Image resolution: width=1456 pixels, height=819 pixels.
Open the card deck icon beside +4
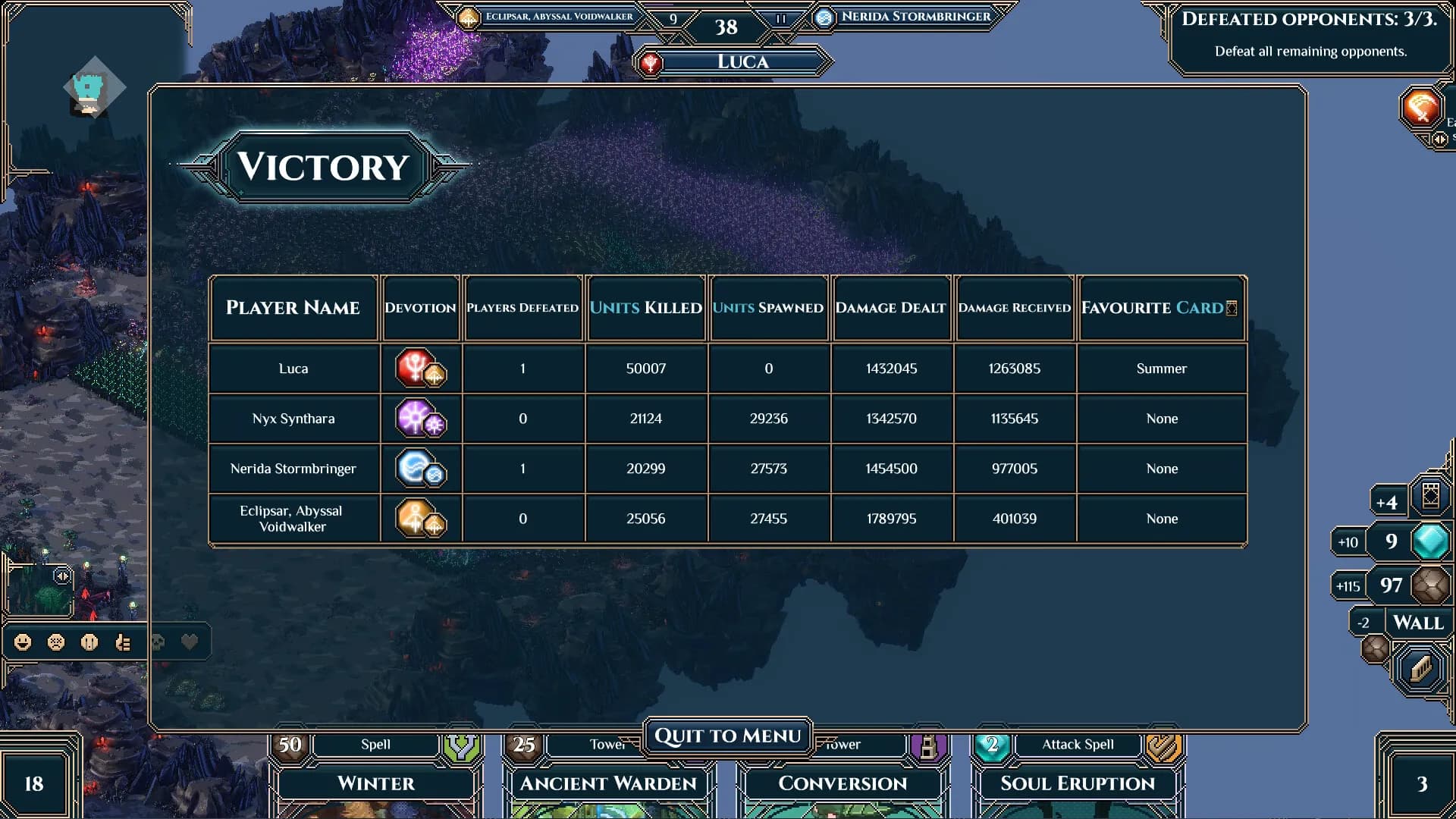tap(1431, 497)
